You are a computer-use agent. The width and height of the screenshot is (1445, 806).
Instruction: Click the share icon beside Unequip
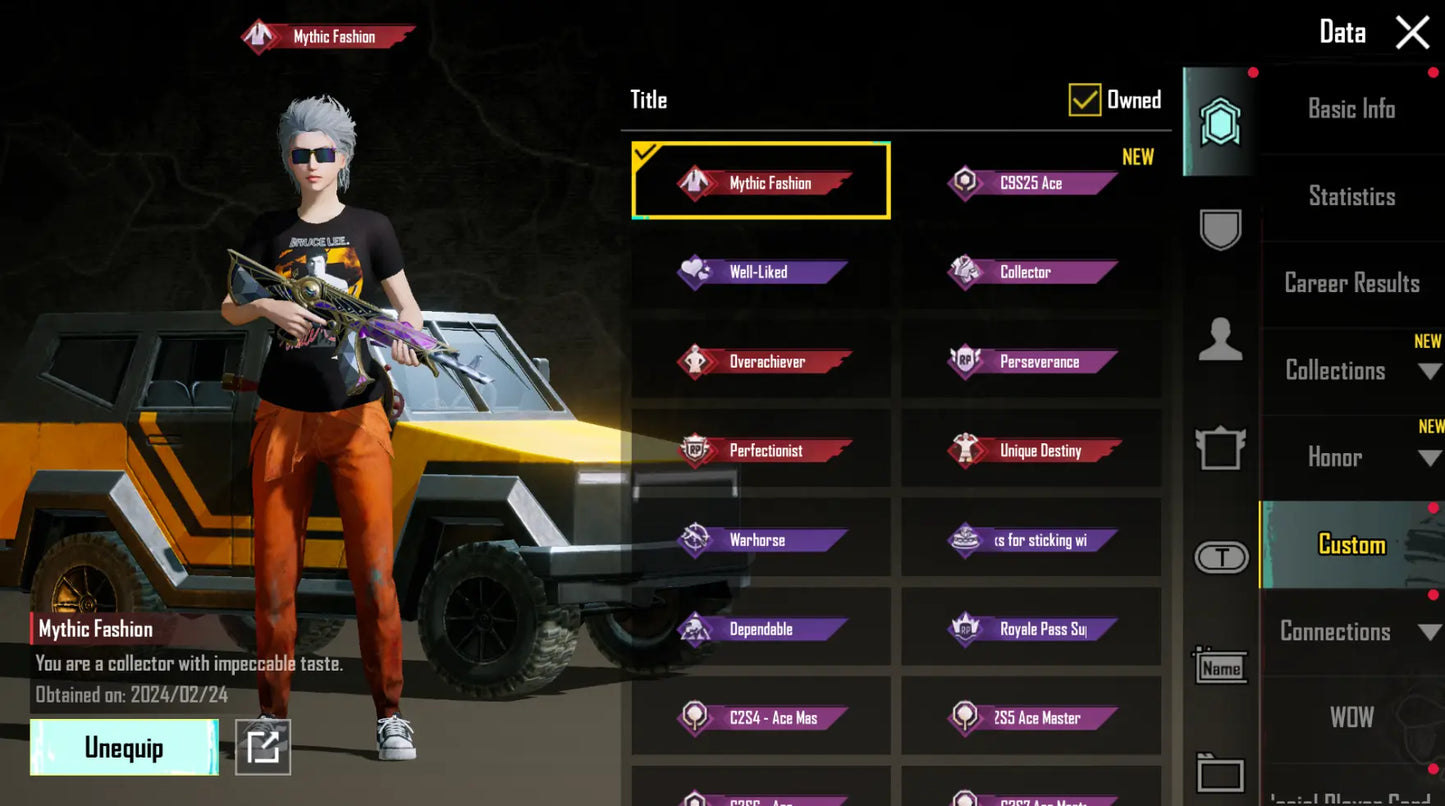[263, 747]
